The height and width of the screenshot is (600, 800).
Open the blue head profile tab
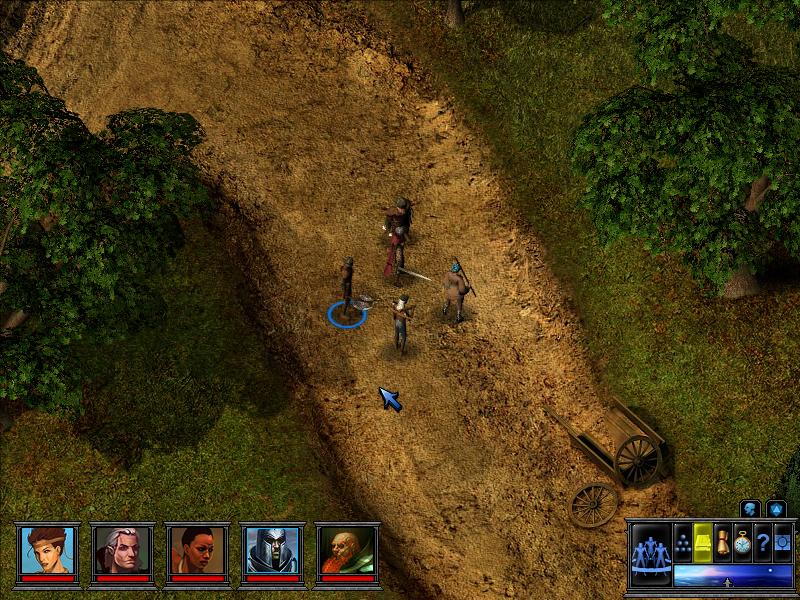[750, 509]
